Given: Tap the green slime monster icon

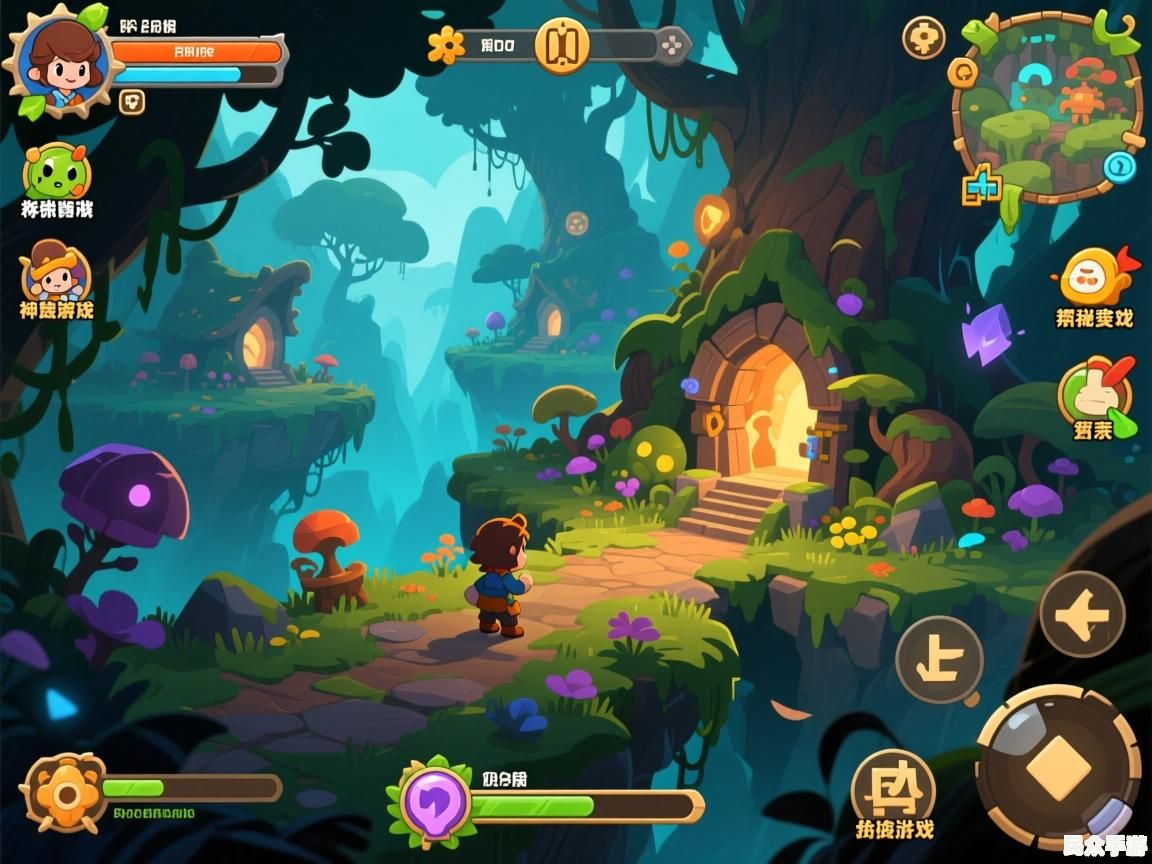Looking at the screenshot, I should coord(56,173).
